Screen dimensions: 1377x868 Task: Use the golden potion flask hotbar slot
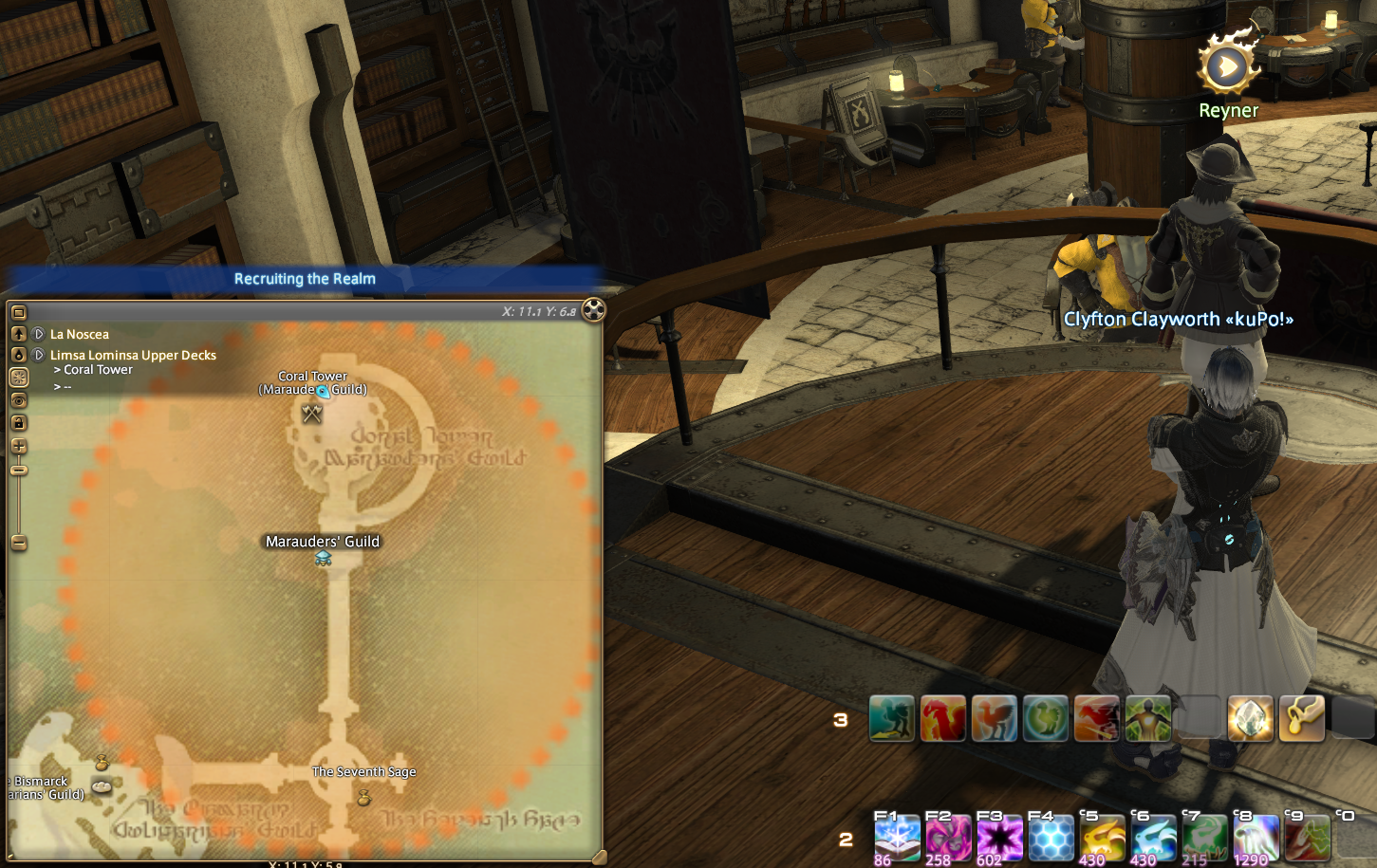tap(1301, 718)
